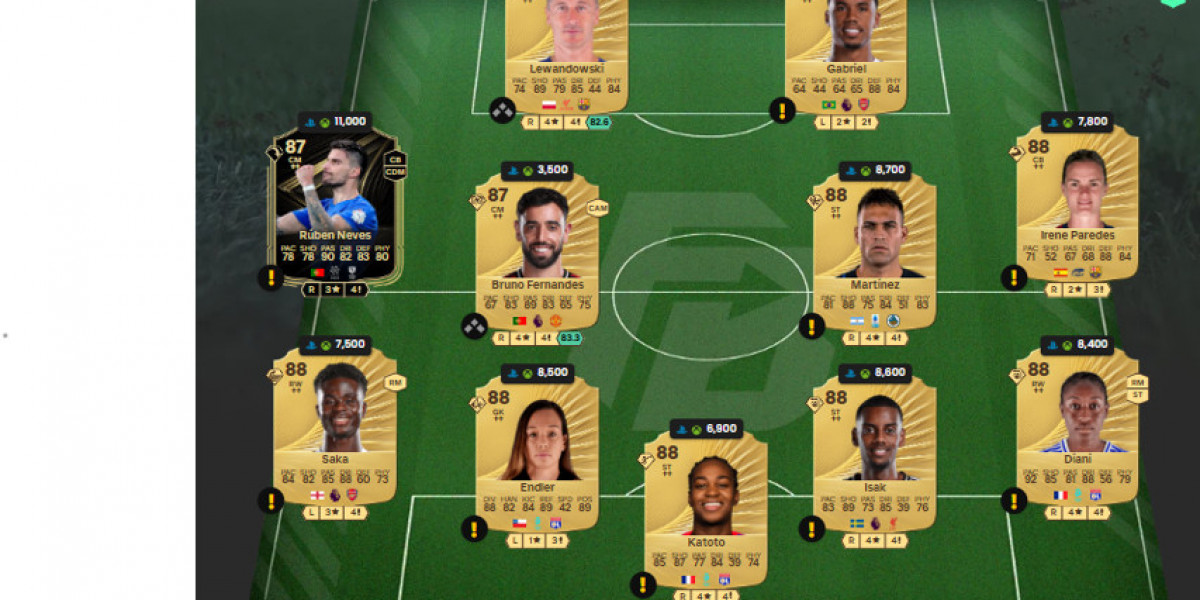
Task: Open the warning icon next to Gabriel
Action: click(782, 110)
